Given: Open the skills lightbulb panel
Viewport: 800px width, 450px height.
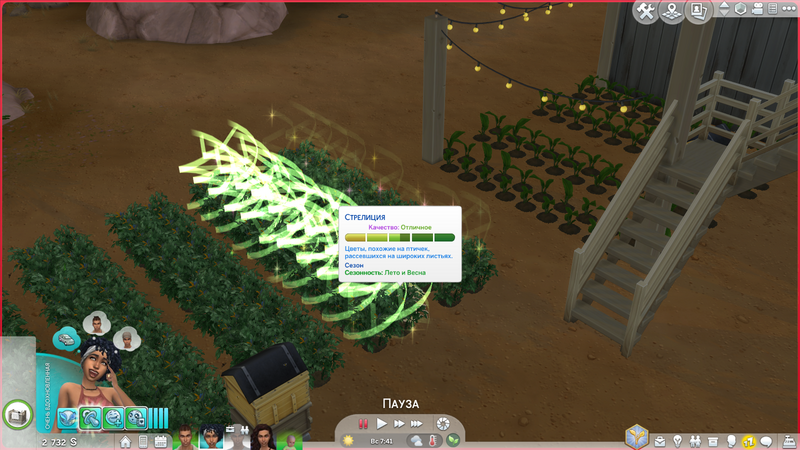Looking at the screenshot, I should (678, 441).
